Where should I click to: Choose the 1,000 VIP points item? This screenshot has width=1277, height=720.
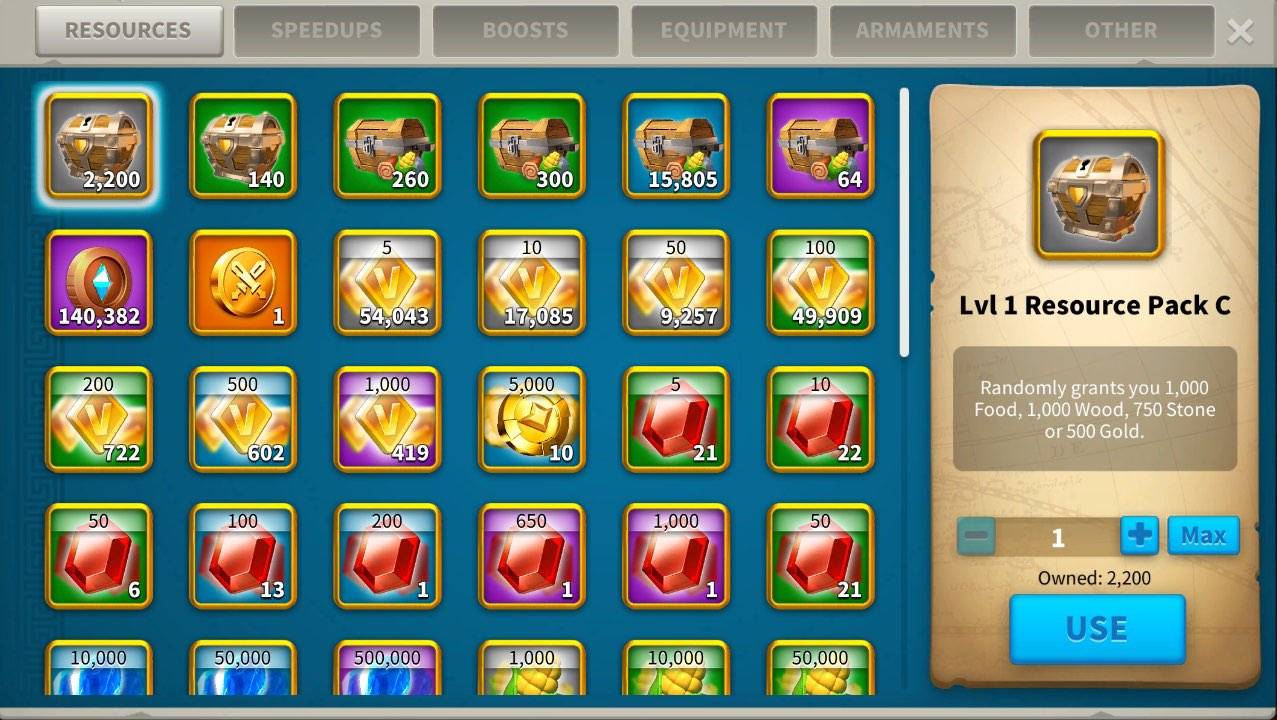click(387, 419)
